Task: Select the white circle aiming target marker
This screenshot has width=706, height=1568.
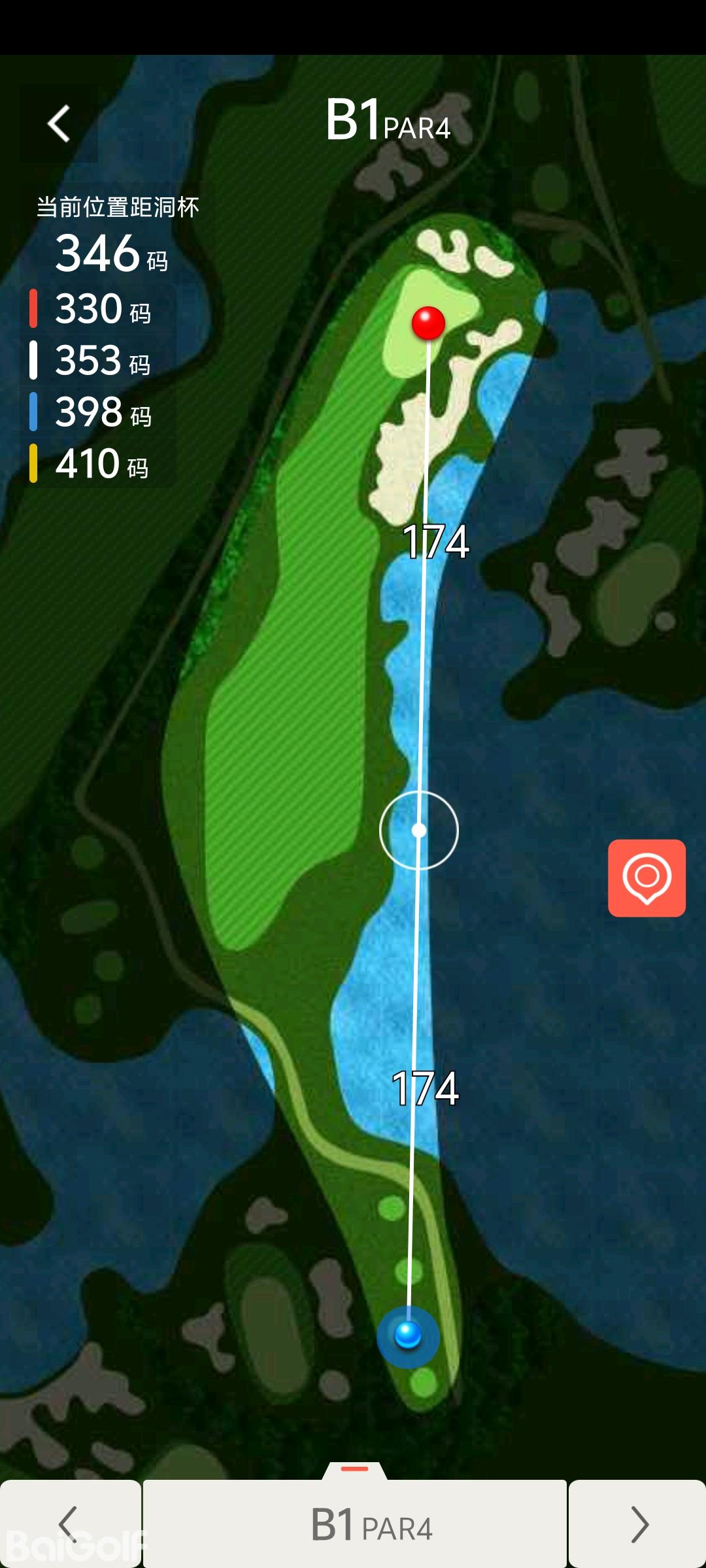Action: point(419,830)
